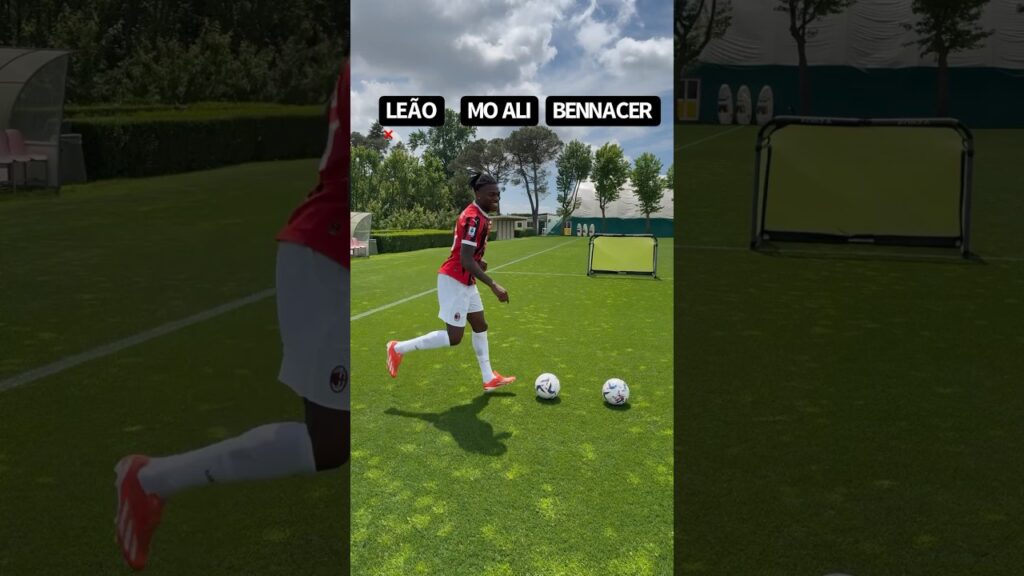The image size is (1024, 576).
Task: Pick the BENNACER name label
Action: click(x=602, y=111)
